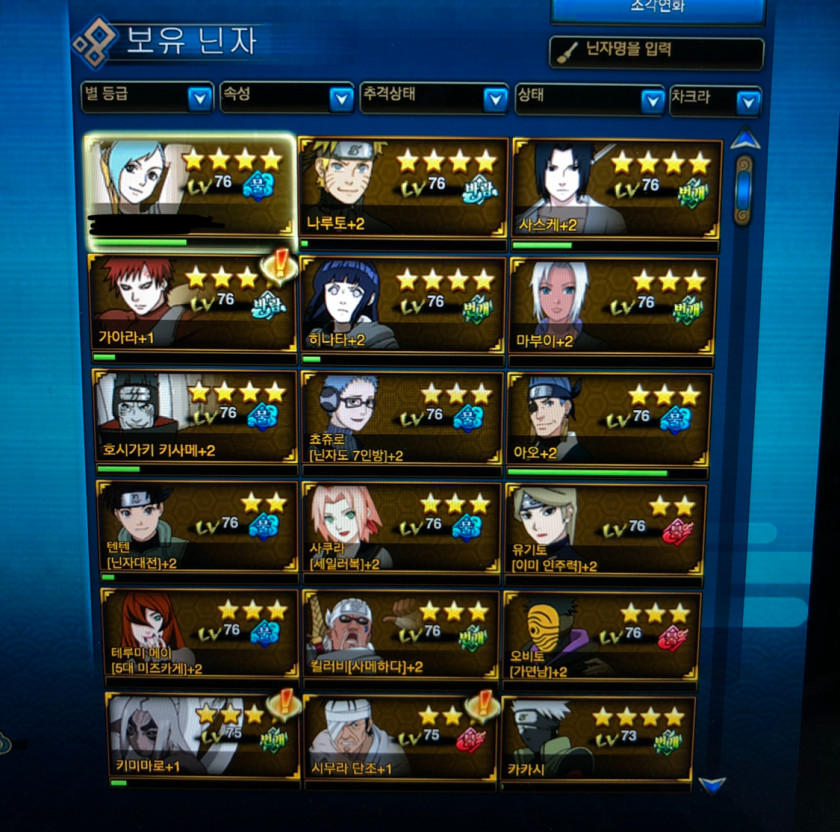Click the scroll-up arrow of ninja list
The width and height of the screenshot is (840, 832).
(x=744, y=140)
